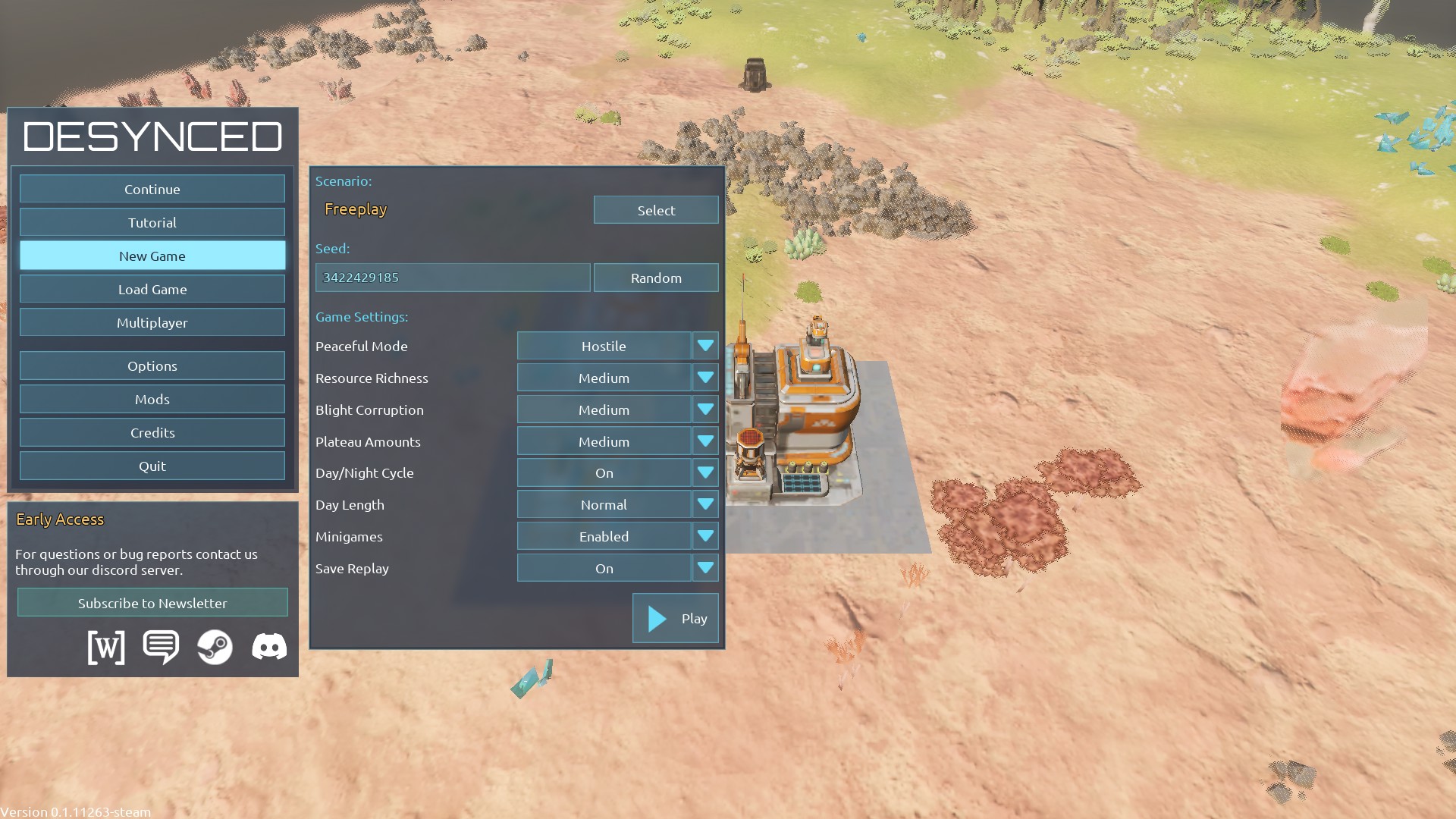Open the Mods menu
Viewport: 1456px width, 819px height.
coord(152,399)
